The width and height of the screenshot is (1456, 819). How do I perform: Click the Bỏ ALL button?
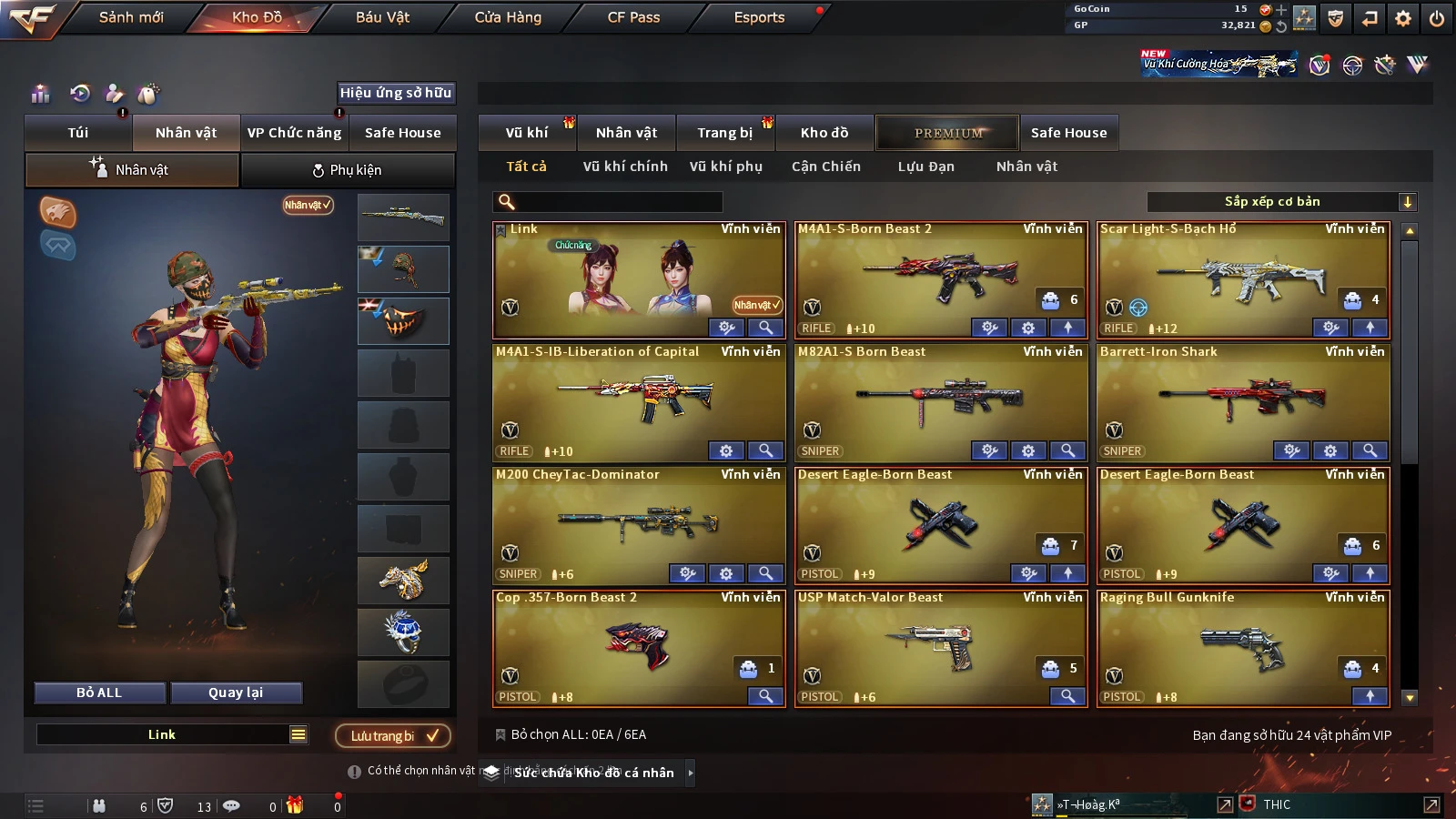pyautogui.click(x=99, y=693)
